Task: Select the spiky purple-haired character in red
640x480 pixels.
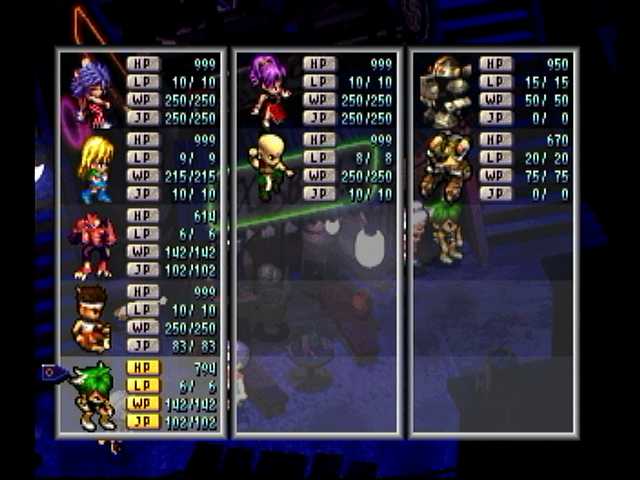Action: (92, 92)
